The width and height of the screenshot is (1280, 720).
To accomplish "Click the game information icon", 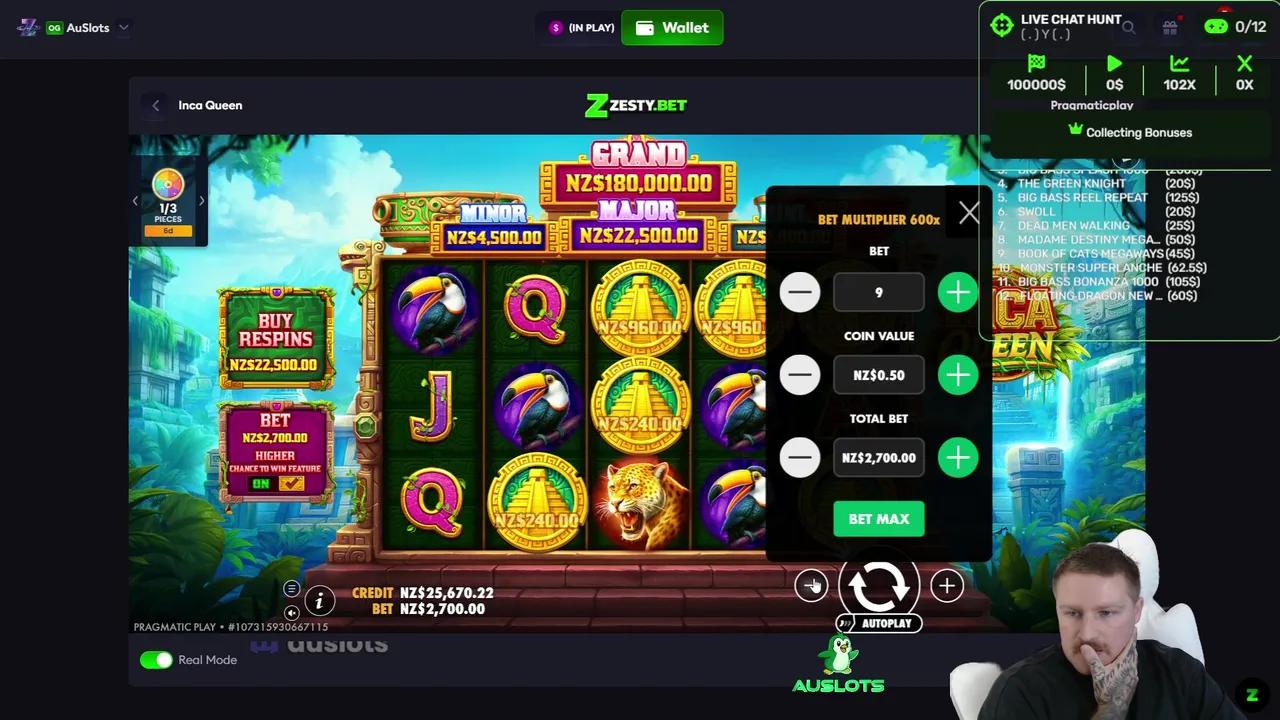I will 319,601.
